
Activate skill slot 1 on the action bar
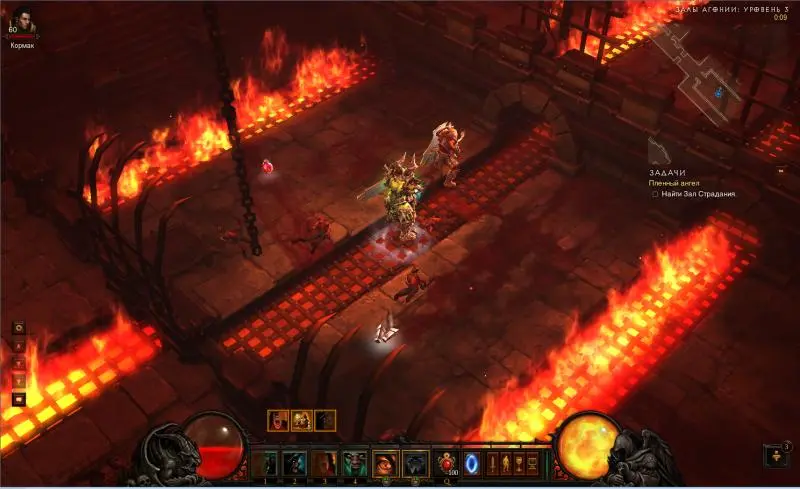[x=265, y=463]
